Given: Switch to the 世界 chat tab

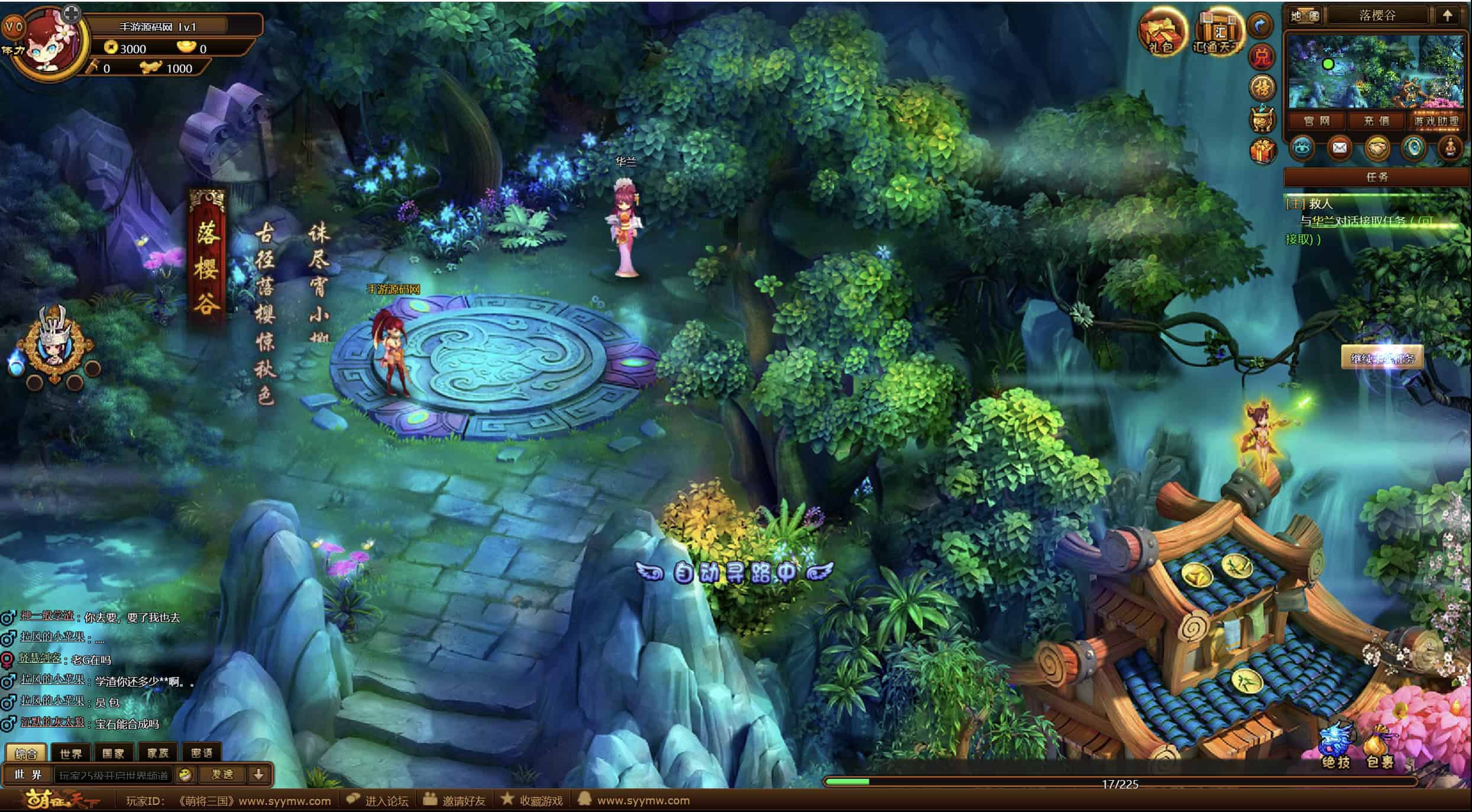Looking at the screenshot, I should point(71,753).
